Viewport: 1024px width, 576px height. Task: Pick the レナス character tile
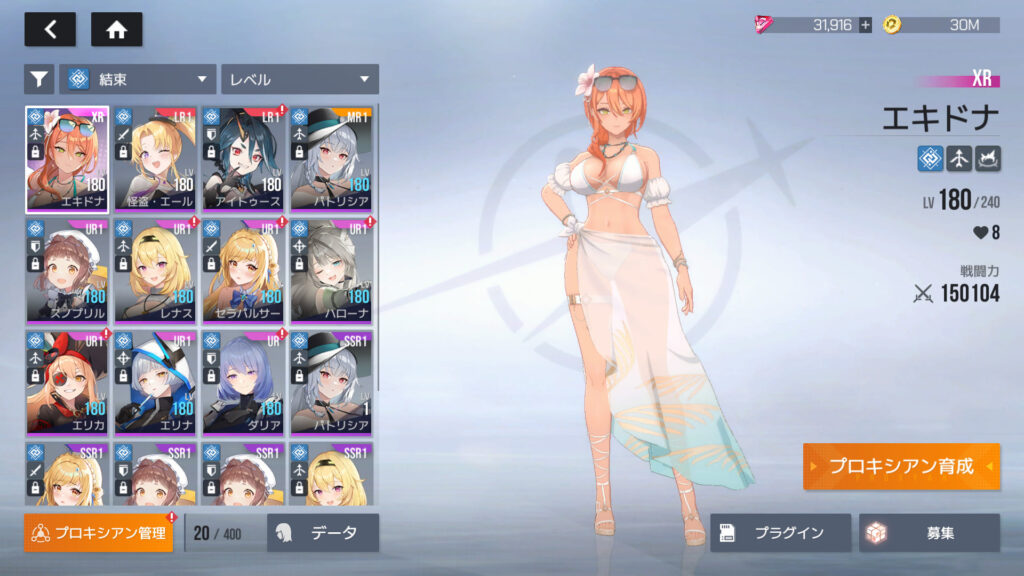click(156, 271)
